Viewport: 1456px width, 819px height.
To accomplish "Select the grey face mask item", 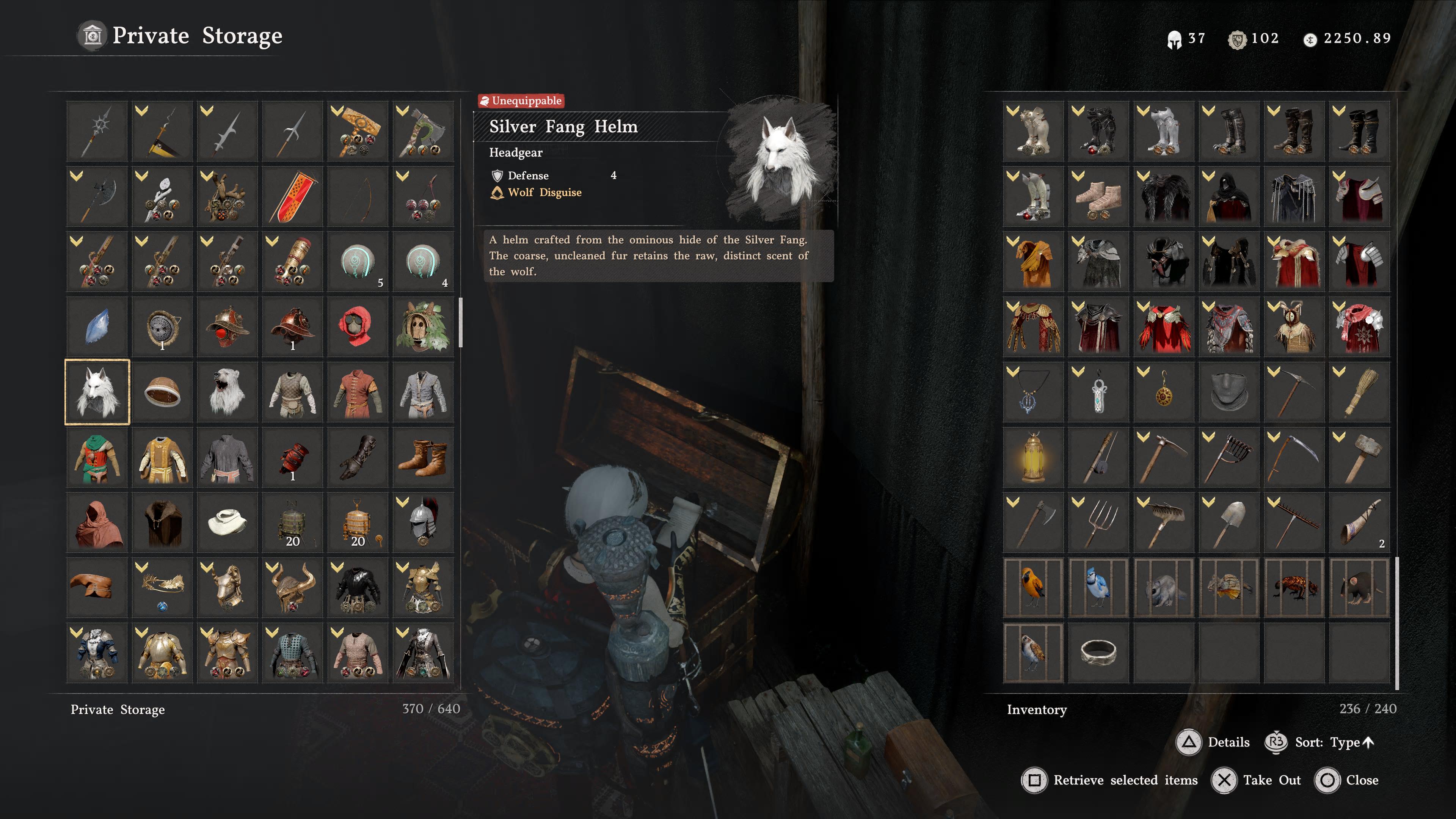I will 1229,392.
